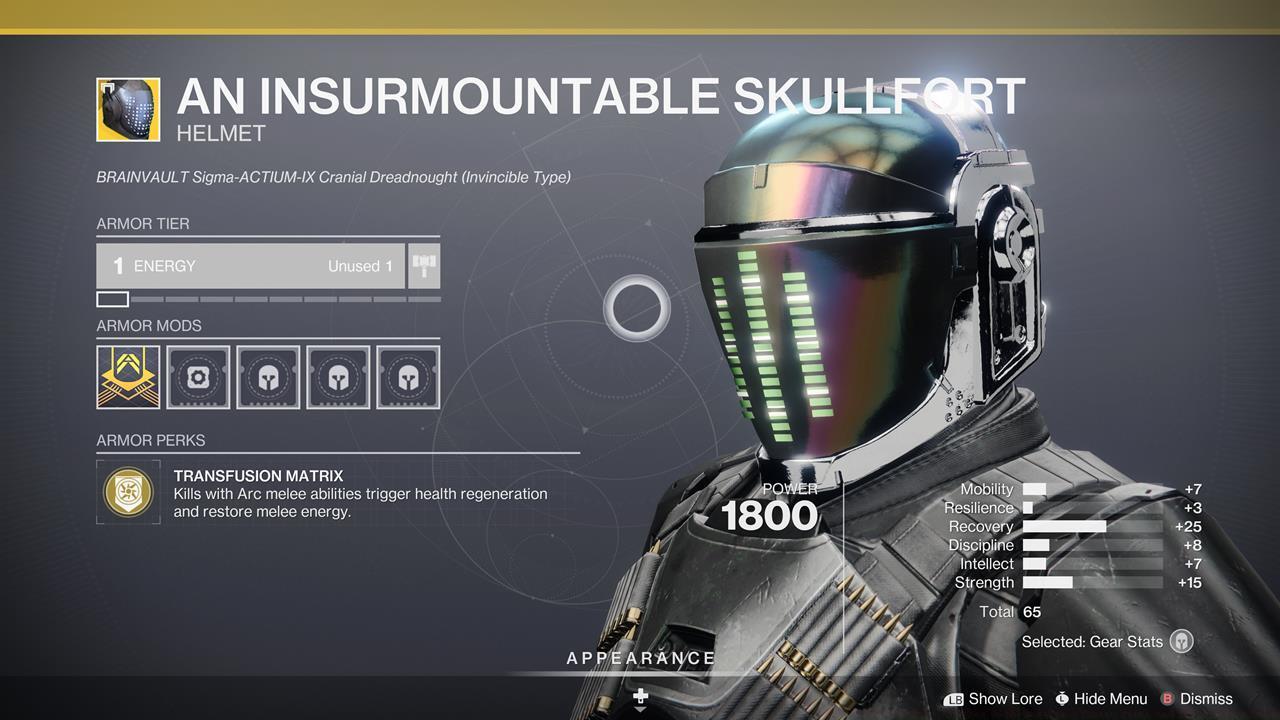Click the Strength stat label

[x=983, y=582]
